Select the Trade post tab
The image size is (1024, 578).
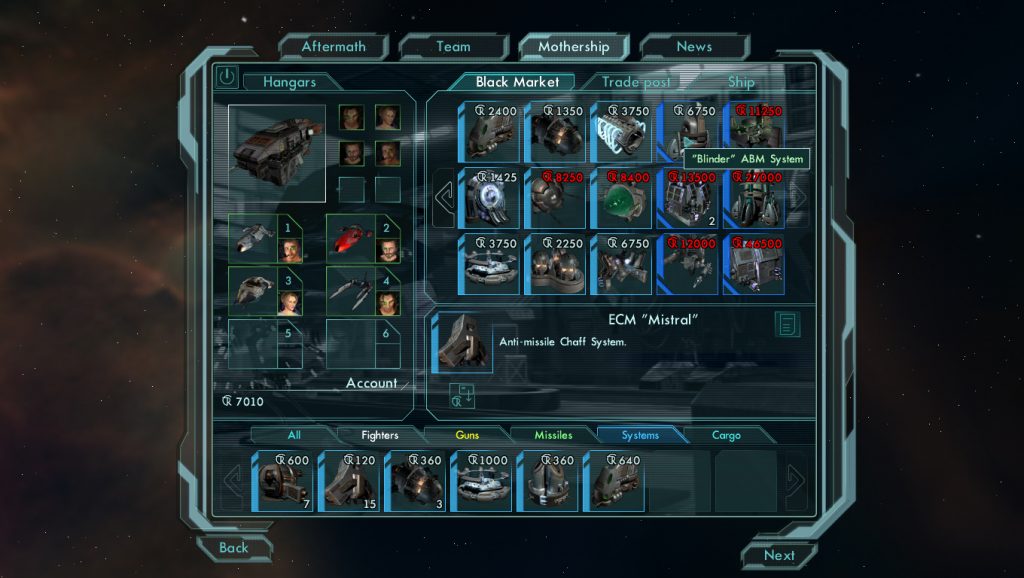point(635,82)
